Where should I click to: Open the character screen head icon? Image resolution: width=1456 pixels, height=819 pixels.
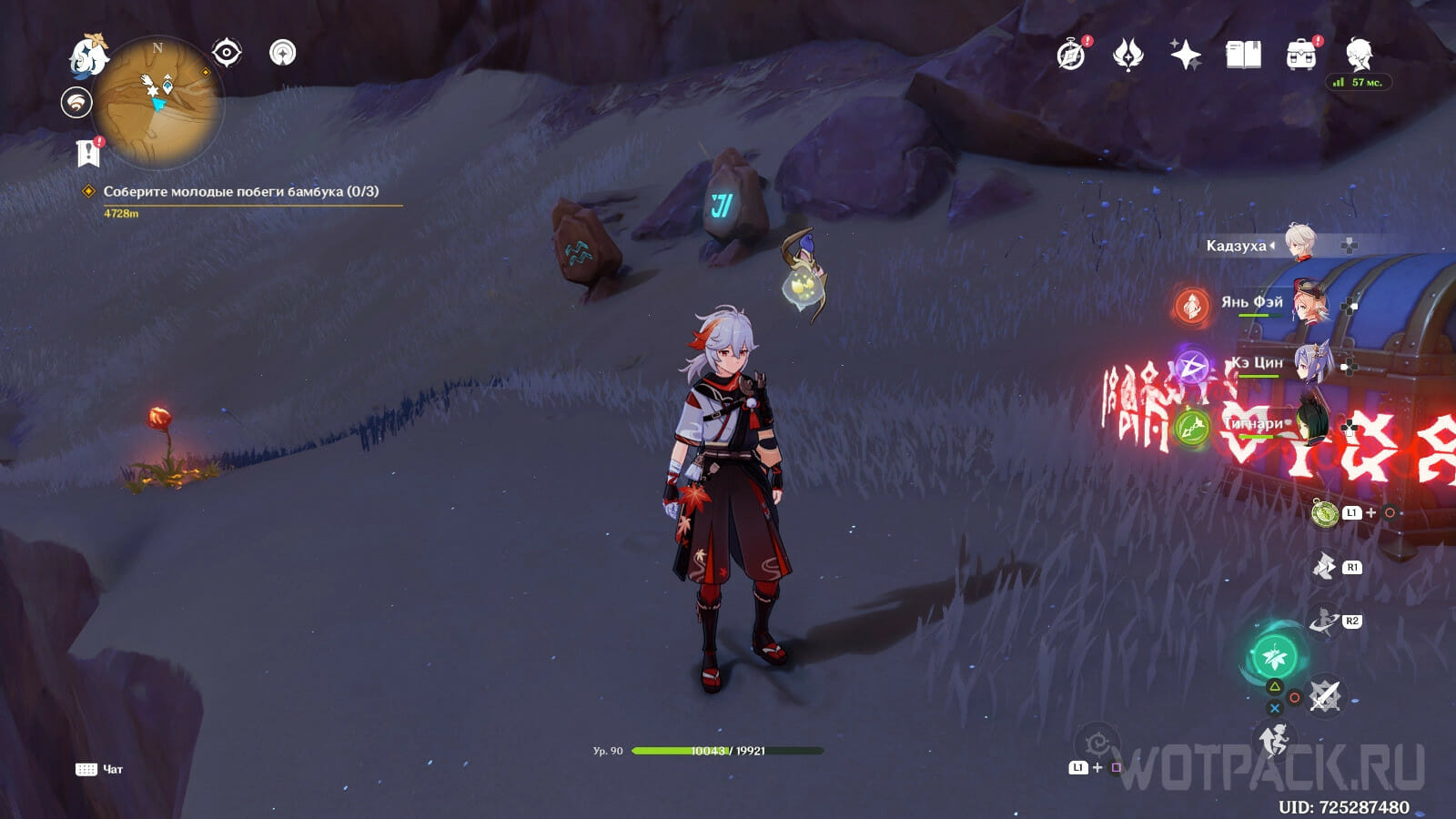click(x=1359, y=54)
